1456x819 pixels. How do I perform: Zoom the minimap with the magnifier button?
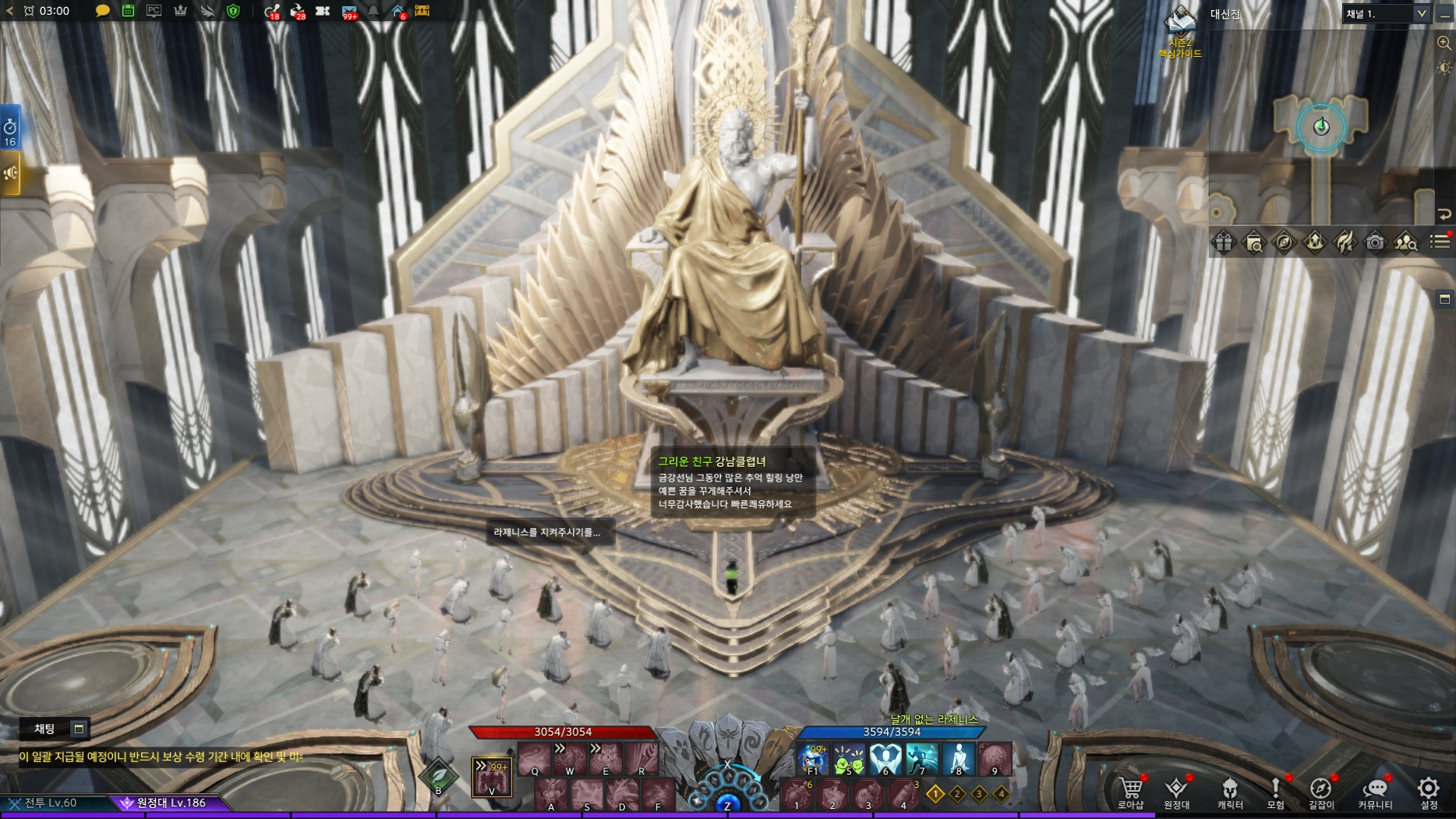point(1444,44)
